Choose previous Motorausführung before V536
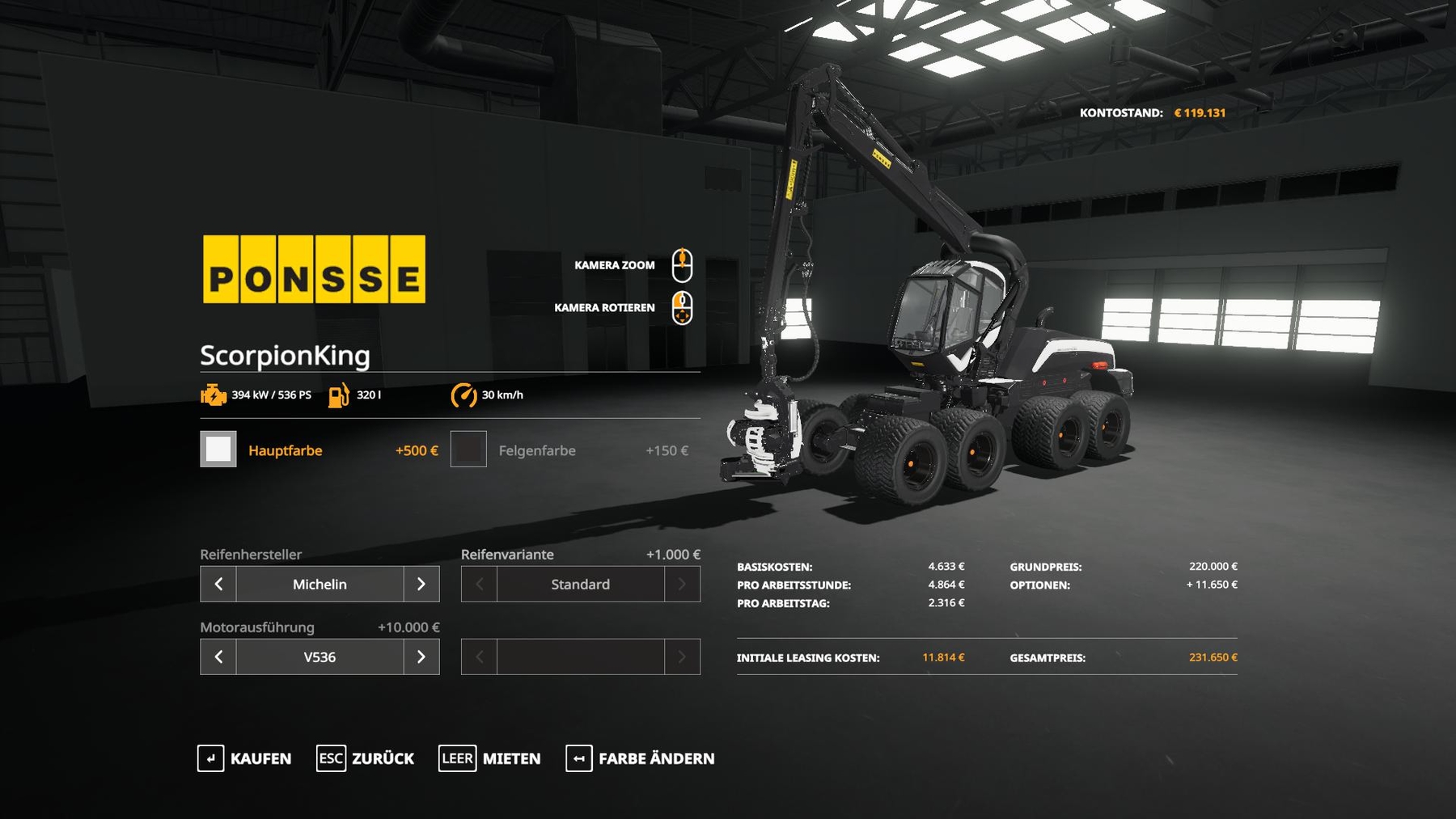Image resolution: width=1456 pixels, height=819 pixels. coord(218,656)
